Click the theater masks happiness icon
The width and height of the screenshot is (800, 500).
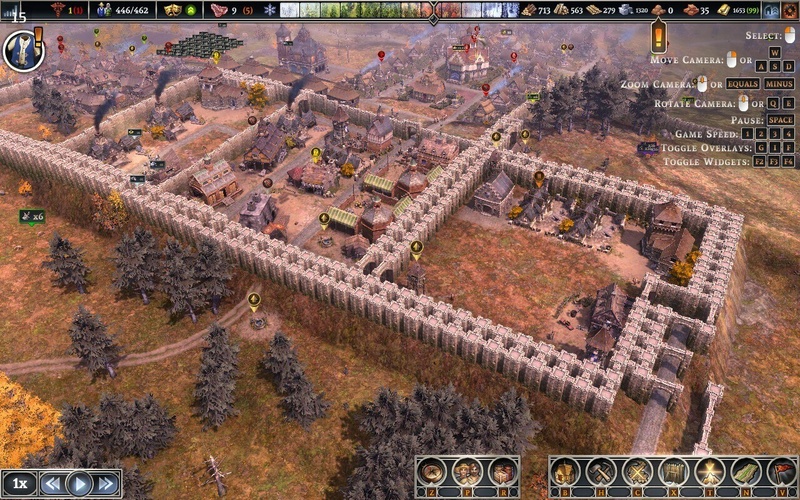(173, 10)
